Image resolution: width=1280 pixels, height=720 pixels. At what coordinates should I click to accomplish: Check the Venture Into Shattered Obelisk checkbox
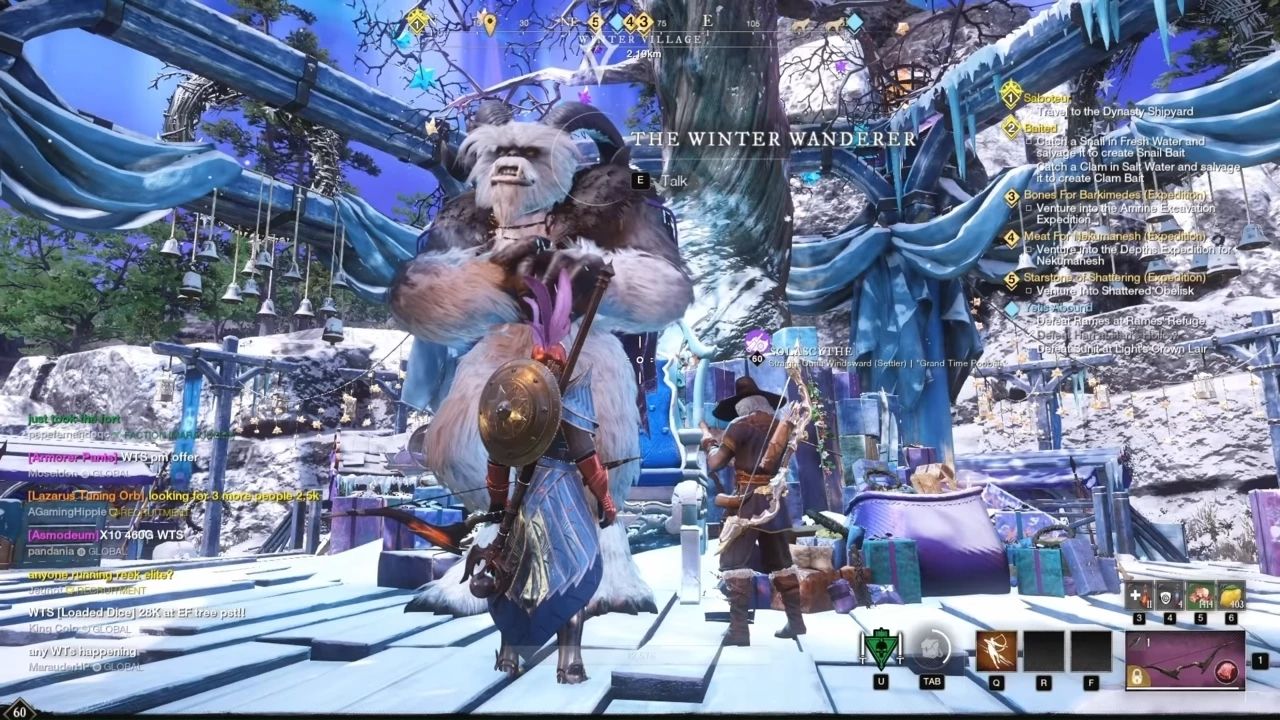[1029, 289]
